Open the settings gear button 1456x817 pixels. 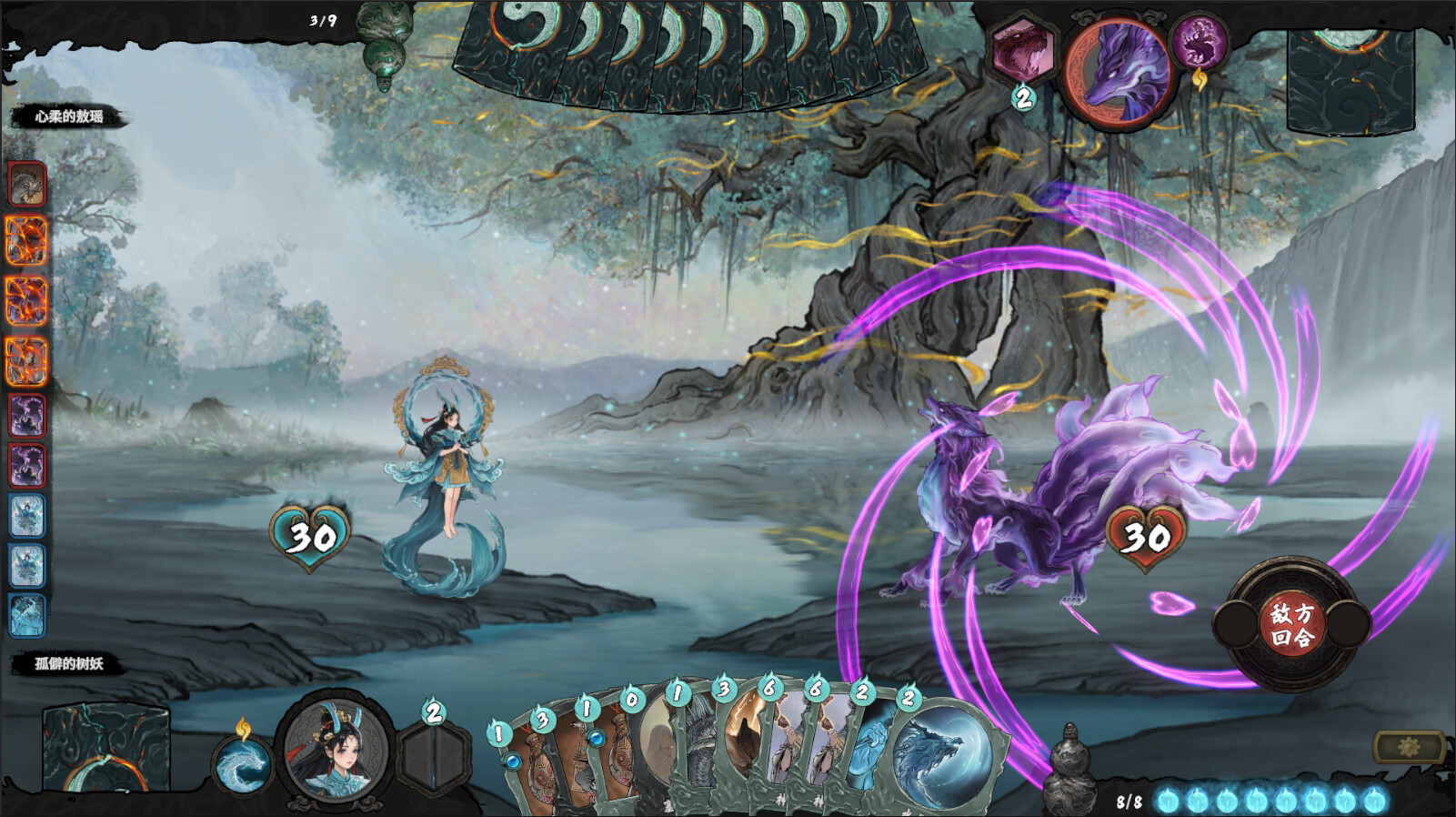(1409, 747)
